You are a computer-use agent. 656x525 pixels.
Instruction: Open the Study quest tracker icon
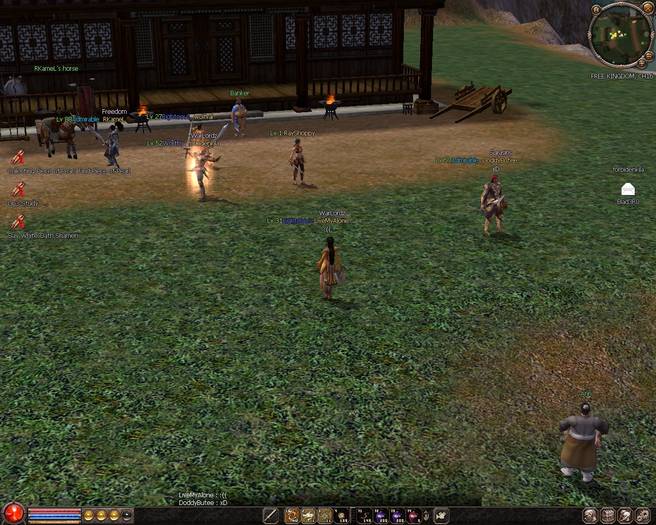click(x=18, y=189)
